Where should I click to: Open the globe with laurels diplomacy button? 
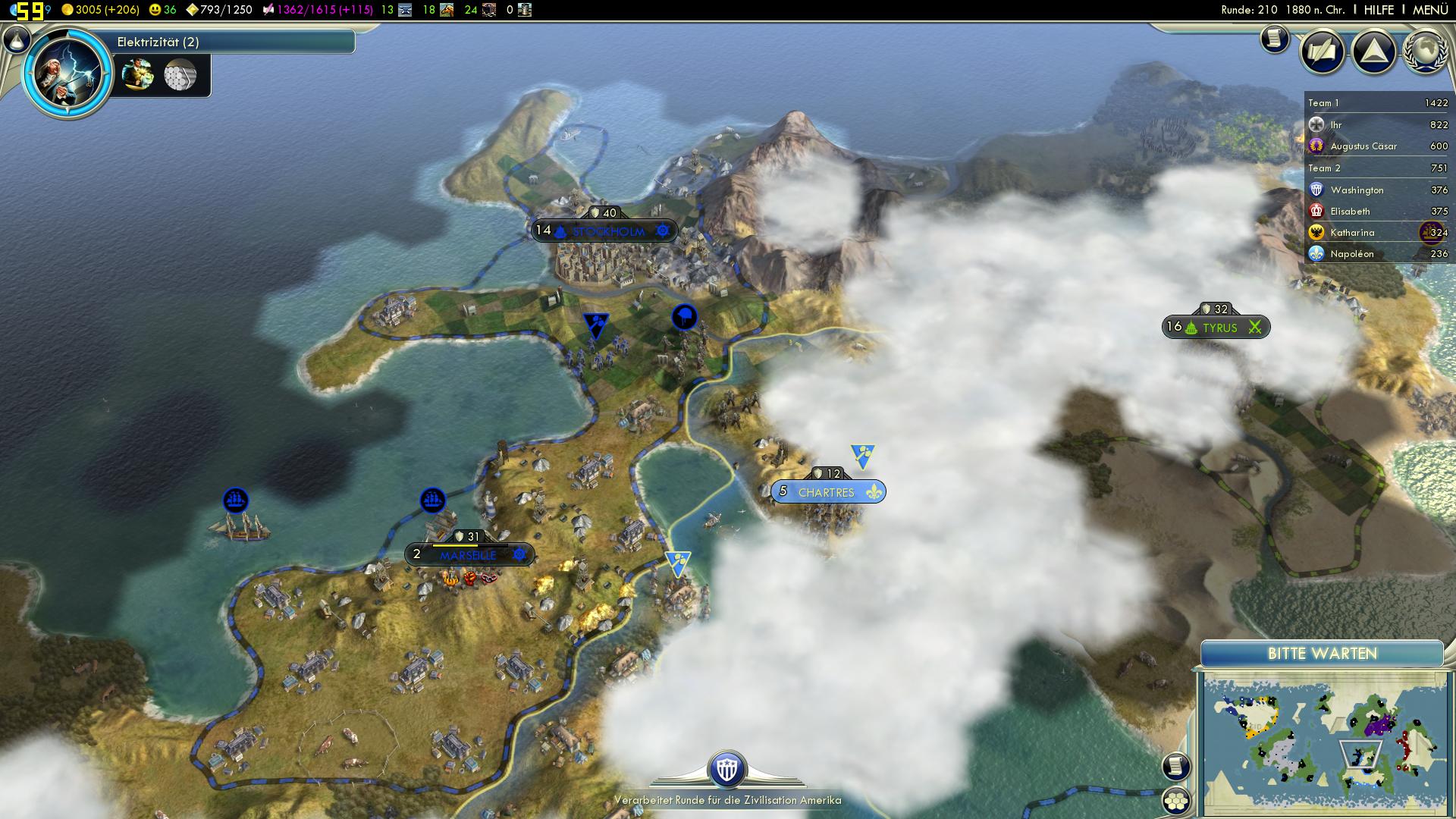(x=1426, y=52)
